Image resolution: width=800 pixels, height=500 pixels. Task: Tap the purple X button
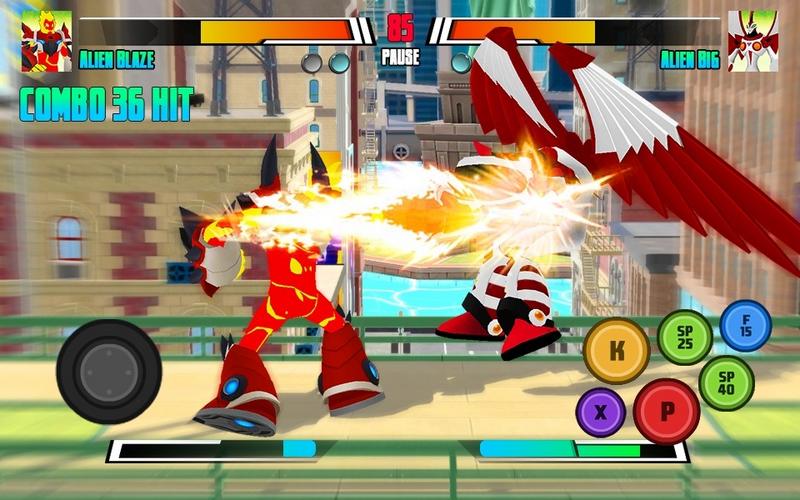tap(601, 412)
